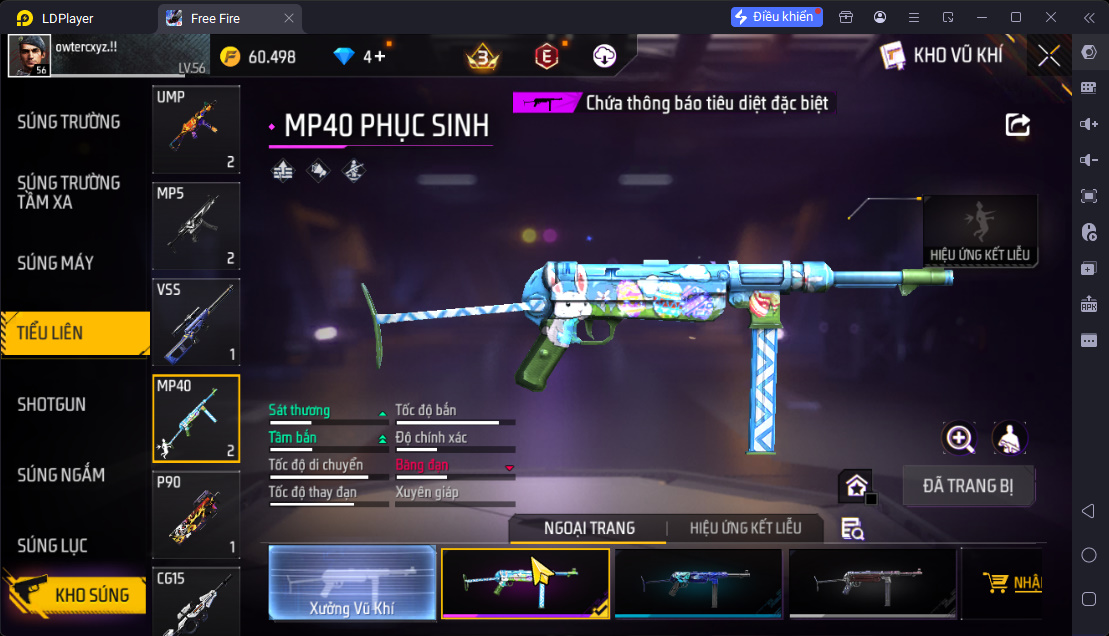Open the player profile avatar
This screenshot has height=636, width=1109.
(29, 56)
